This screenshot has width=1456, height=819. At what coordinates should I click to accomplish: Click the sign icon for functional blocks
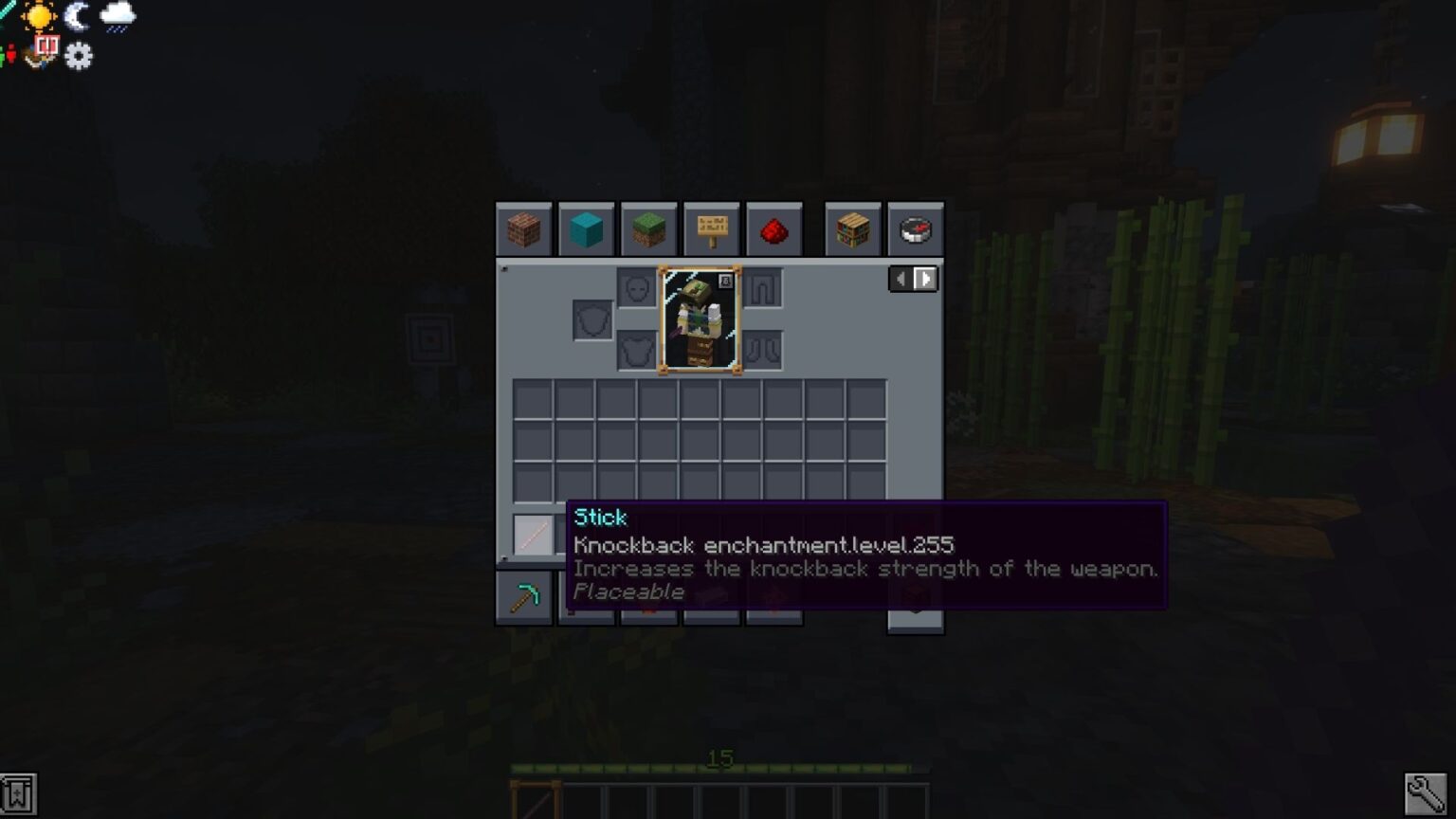coord(712,228)
